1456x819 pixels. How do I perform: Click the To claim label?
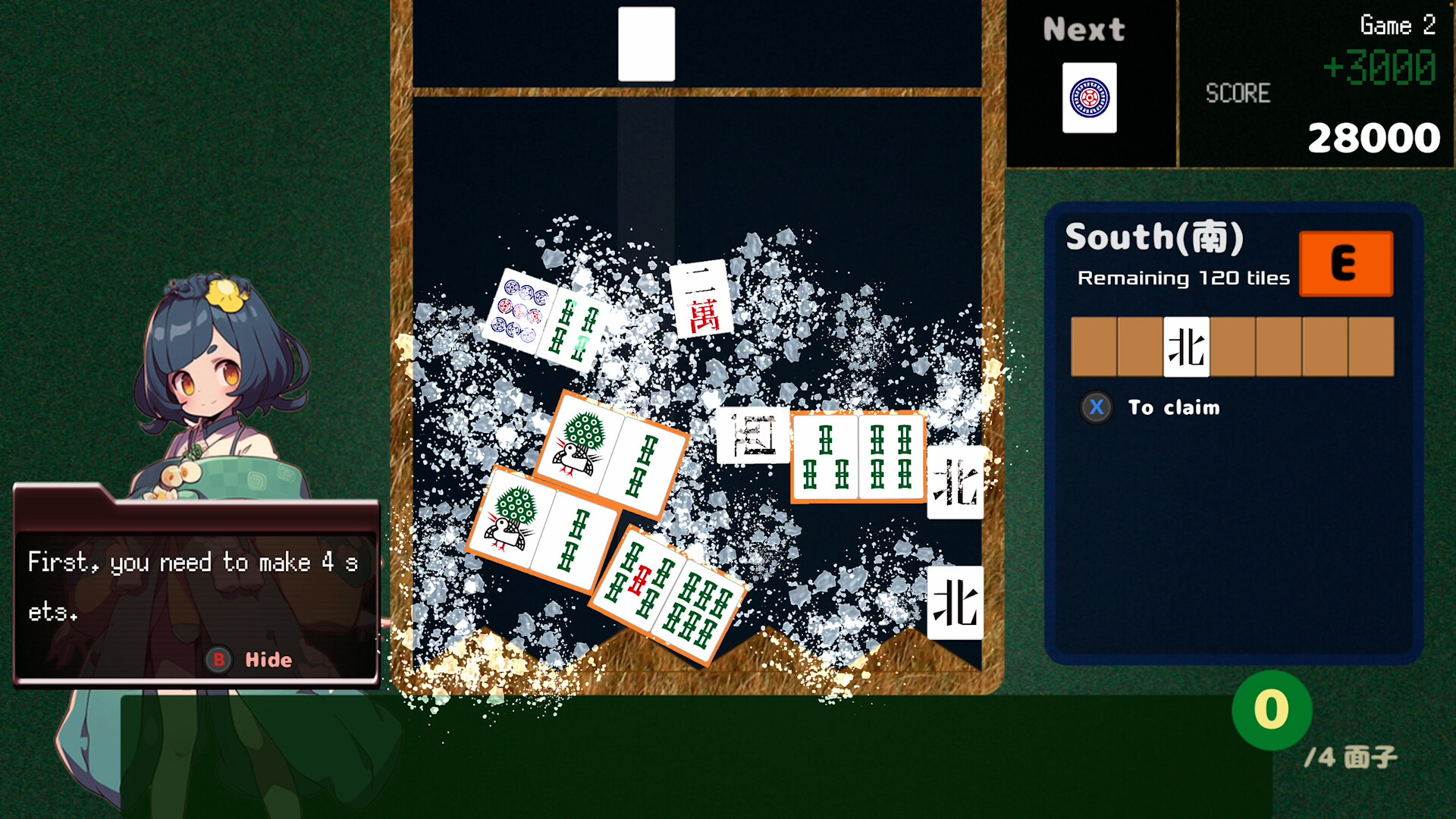tap(1174, 407)
